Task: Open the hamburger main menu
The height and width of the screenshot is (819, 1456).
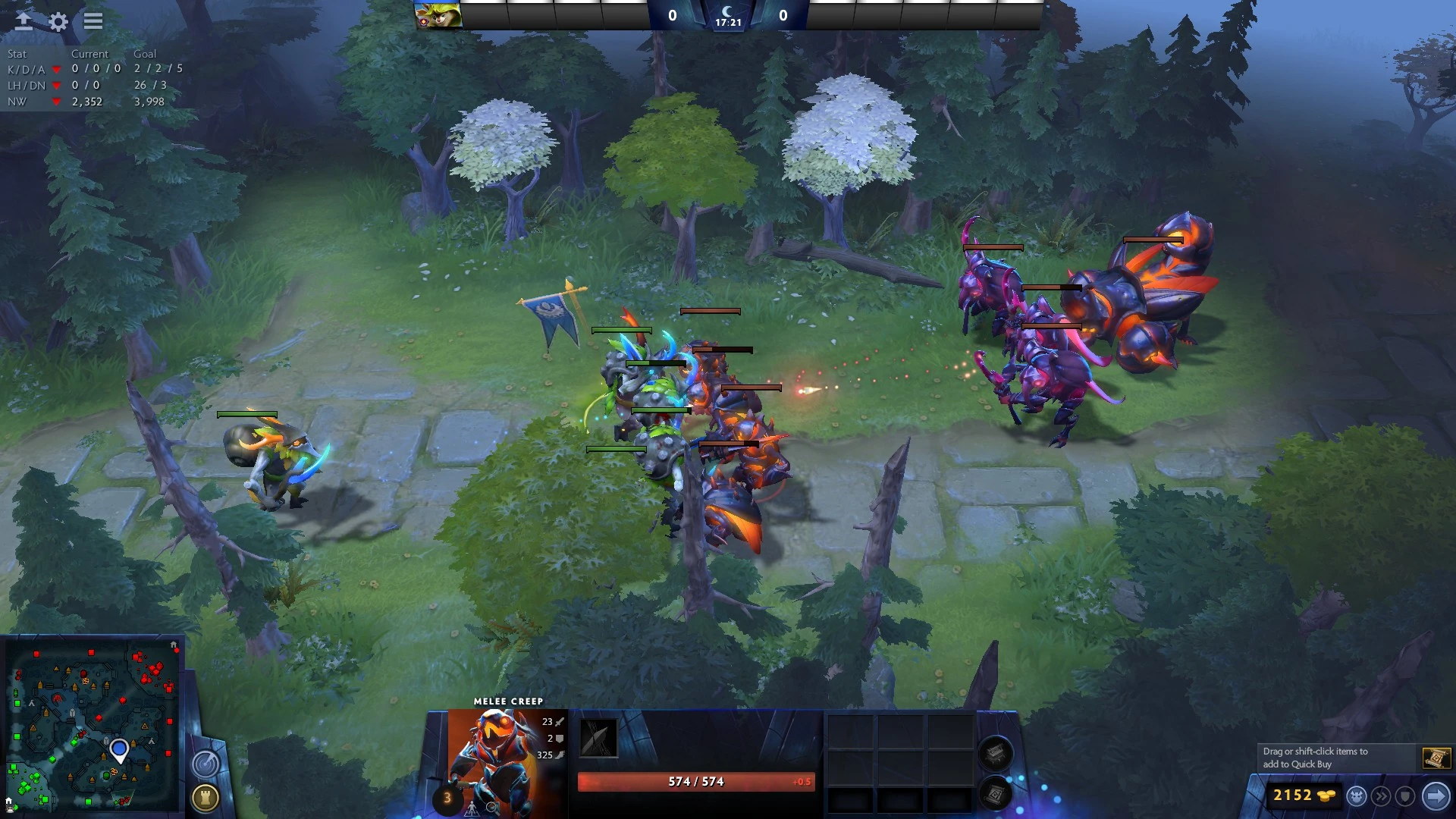Action: tap(93, 21)
